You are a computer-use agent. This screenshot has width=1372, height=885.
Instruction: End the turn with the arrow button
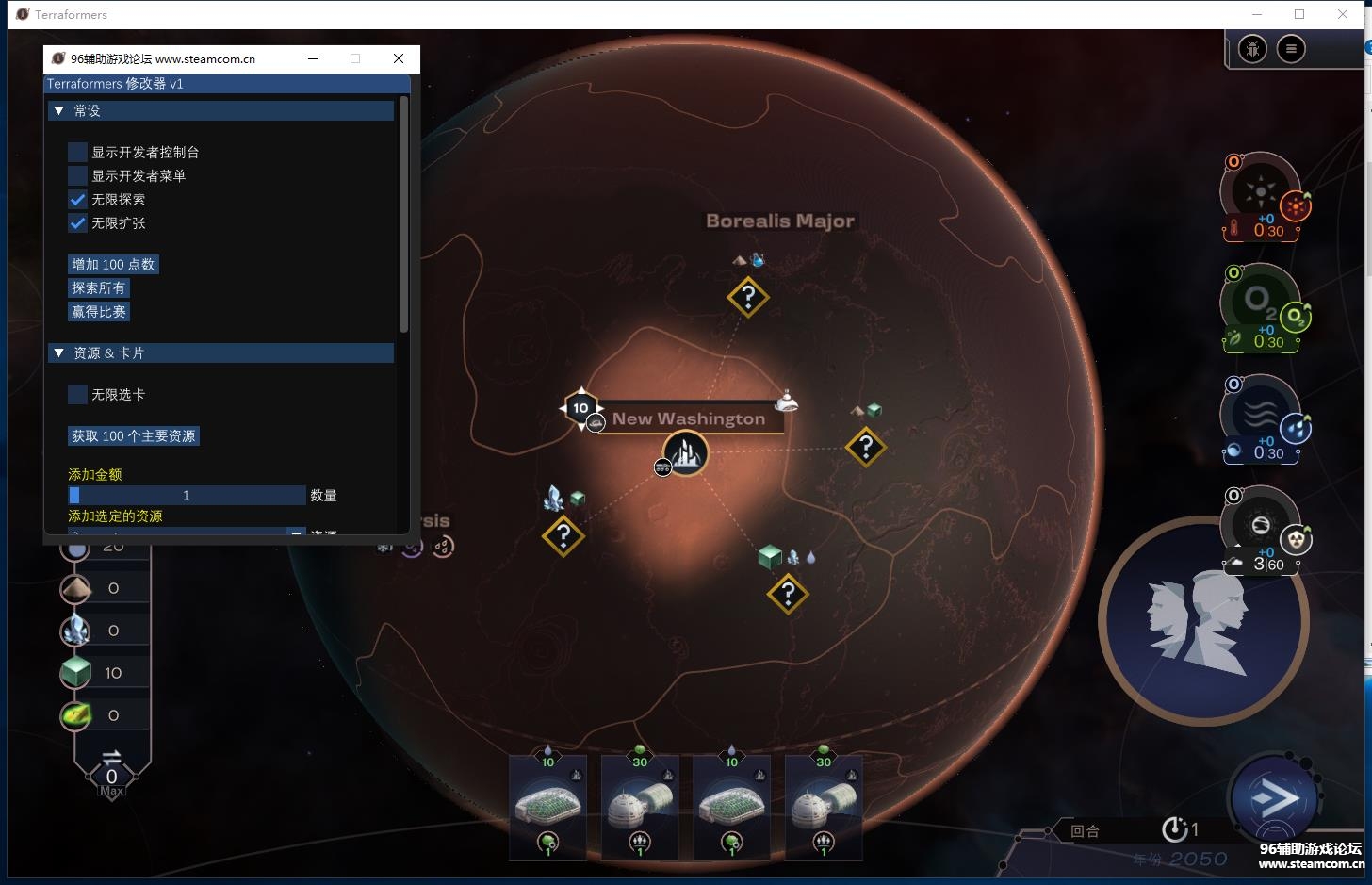click(1275, 799)
